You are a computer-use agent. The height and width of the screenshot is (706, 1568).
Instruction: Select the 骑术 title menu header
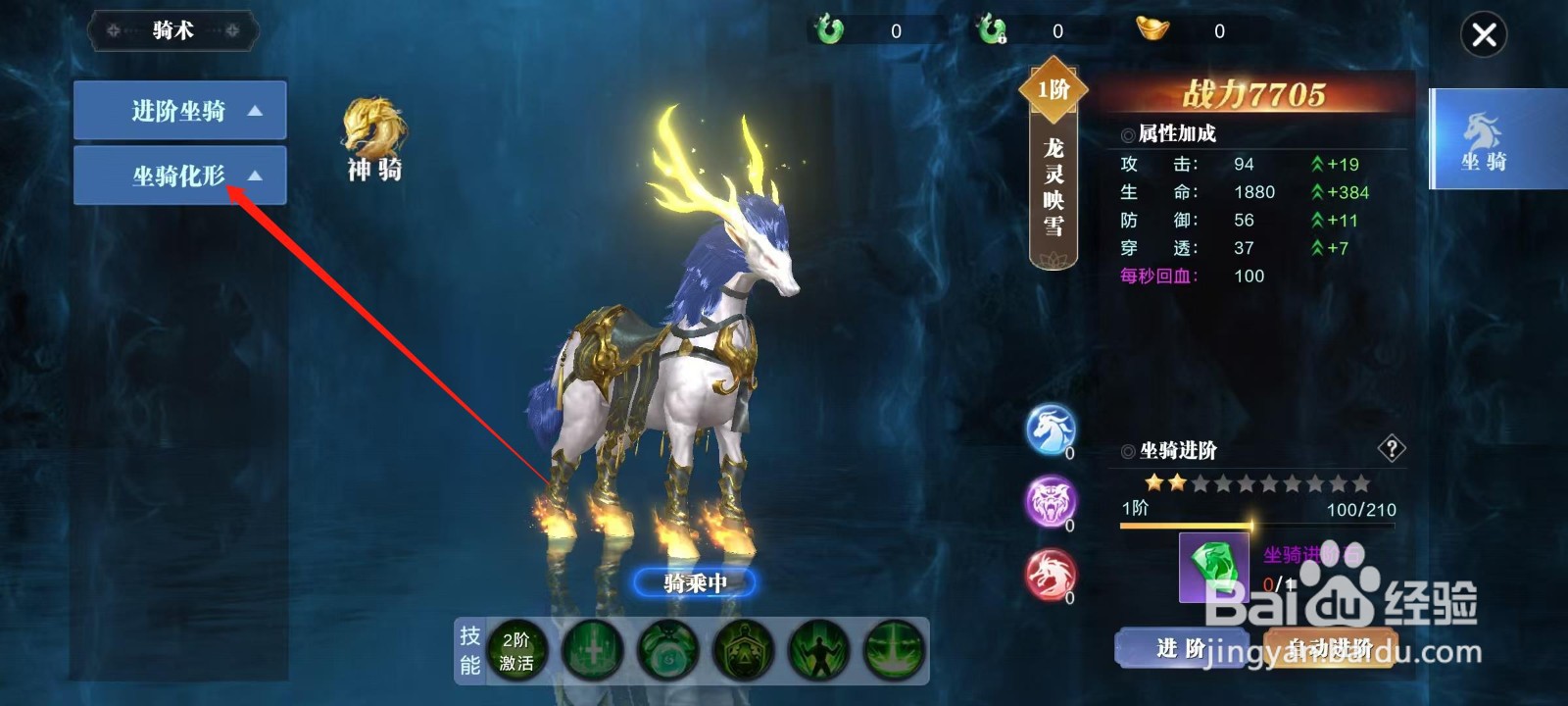tap(172, 30)
